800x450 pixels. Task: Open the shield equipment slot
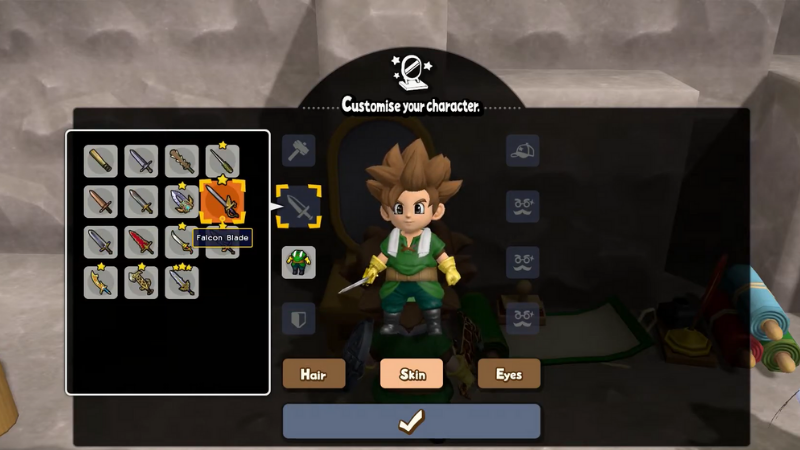click(x=298, y=319)
